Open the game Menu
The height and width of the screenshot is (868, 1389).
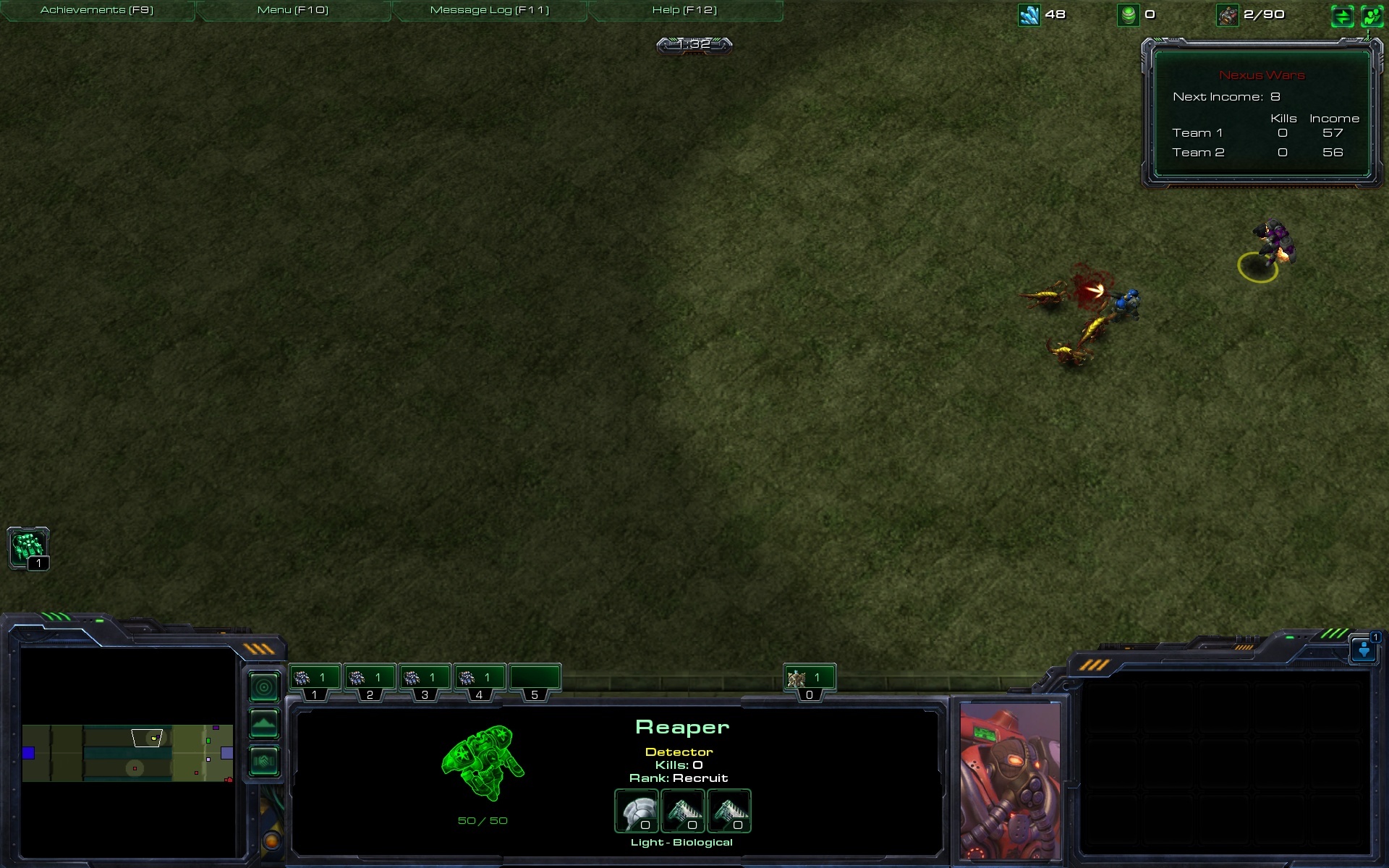coord(293,10)
